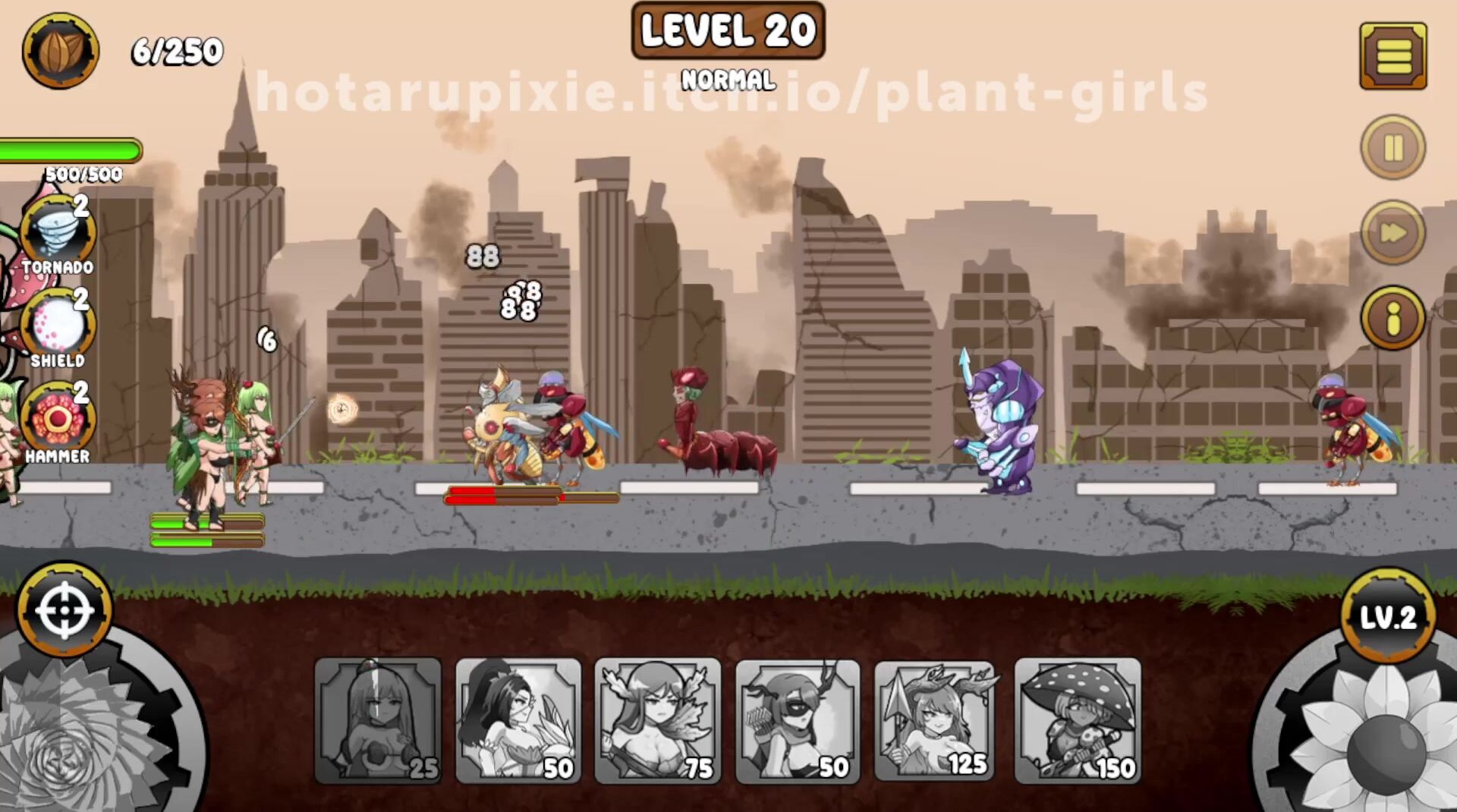Activate the Shield skill

(x=58, y=326)
